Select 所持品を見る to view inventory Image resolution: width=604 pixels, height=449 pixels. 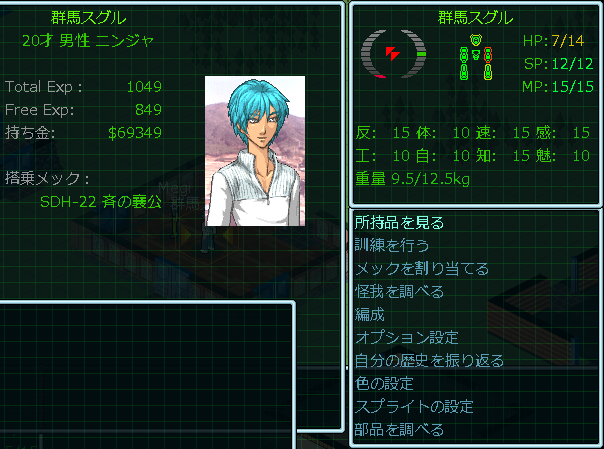pyautogui.click(x=399, y=223)
